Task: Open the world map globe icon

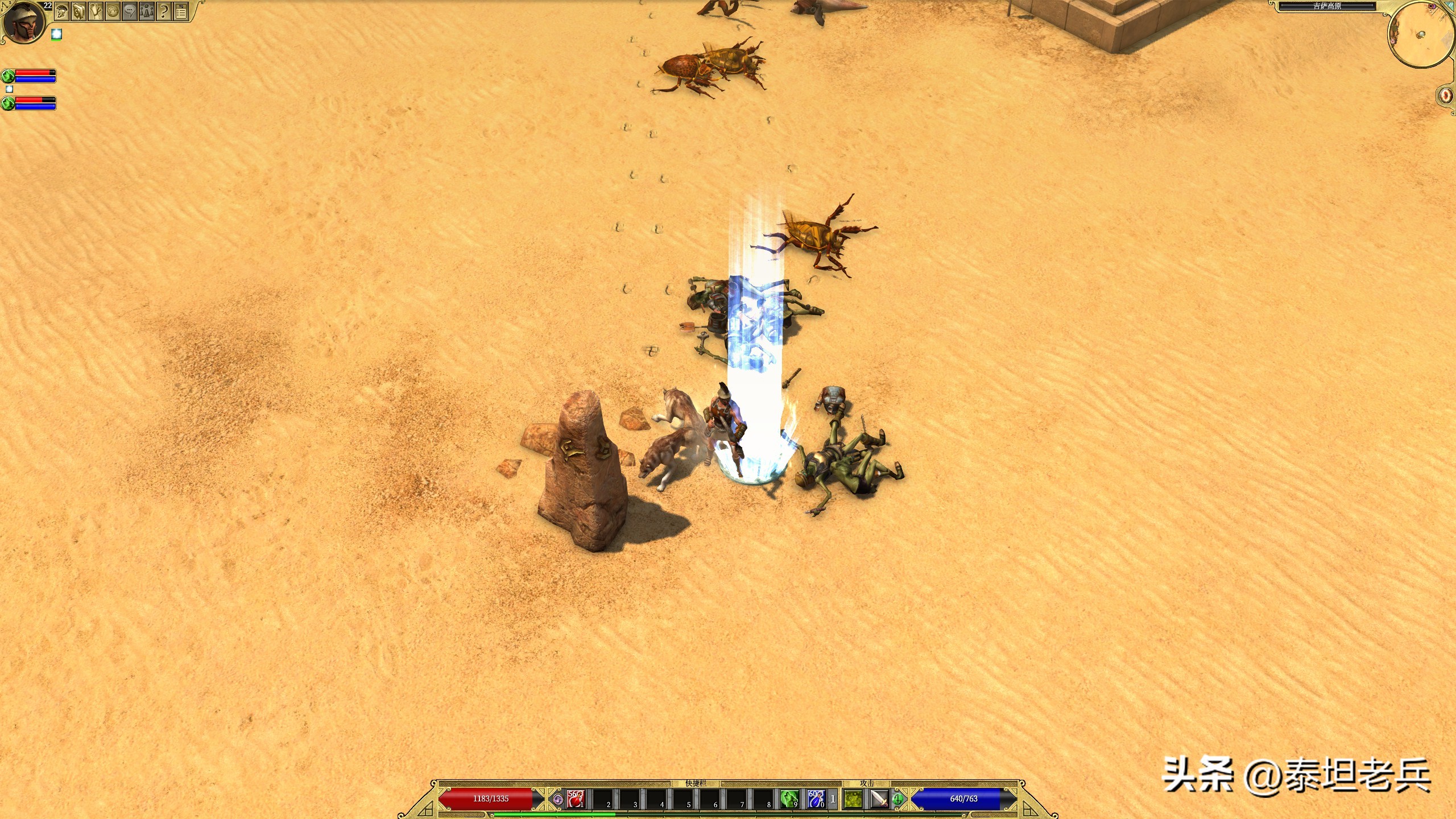Action: pos(113,11)
